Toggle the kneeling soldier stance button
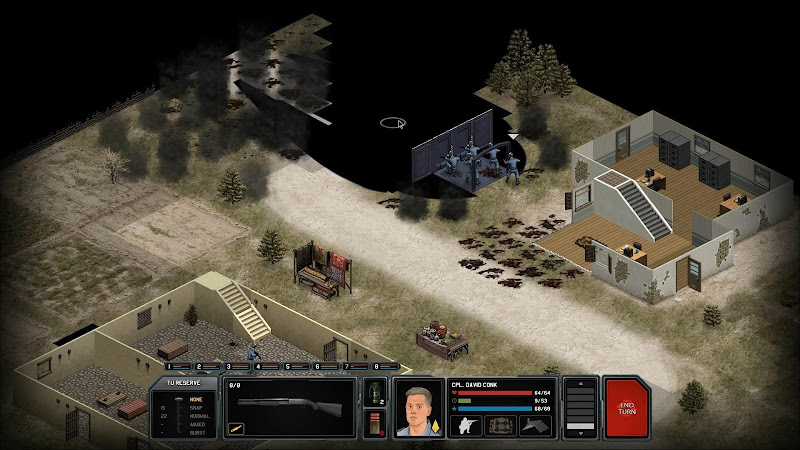The image size is (800, 450). pos(466,425)
